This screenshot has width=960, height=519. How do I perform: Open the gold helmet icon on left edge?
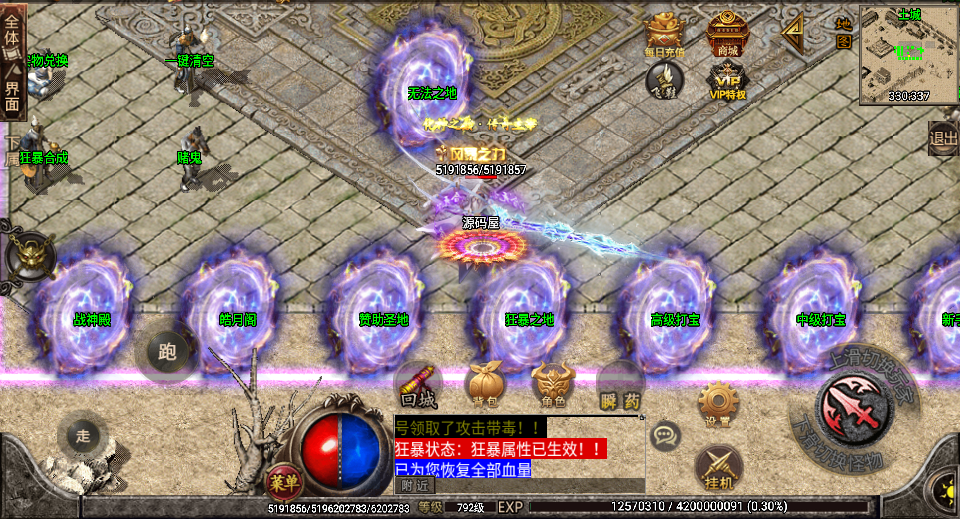[x=28, y=255]
